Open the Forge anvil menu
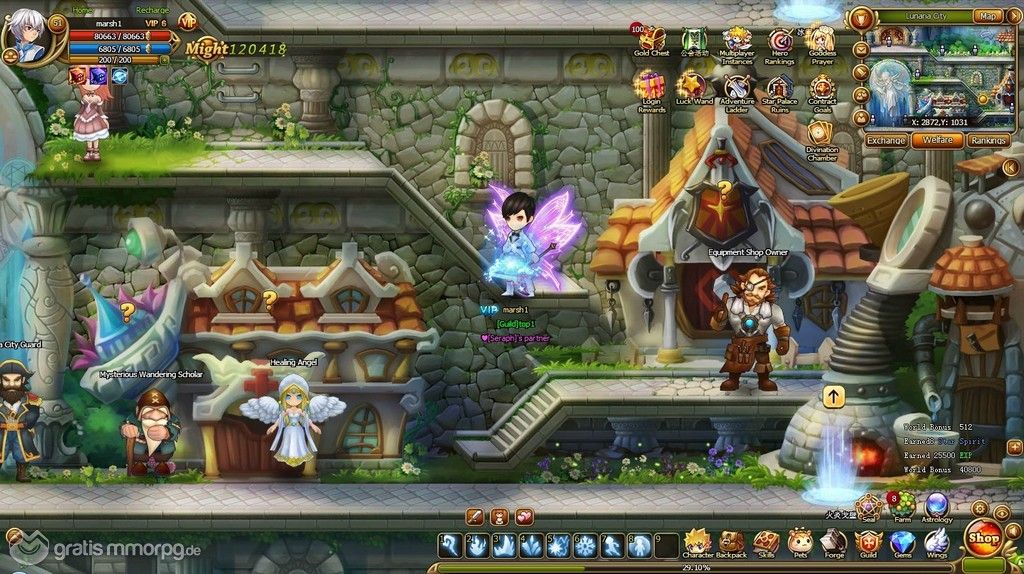This screenshot has width=1024, height=574. point(833,543)
